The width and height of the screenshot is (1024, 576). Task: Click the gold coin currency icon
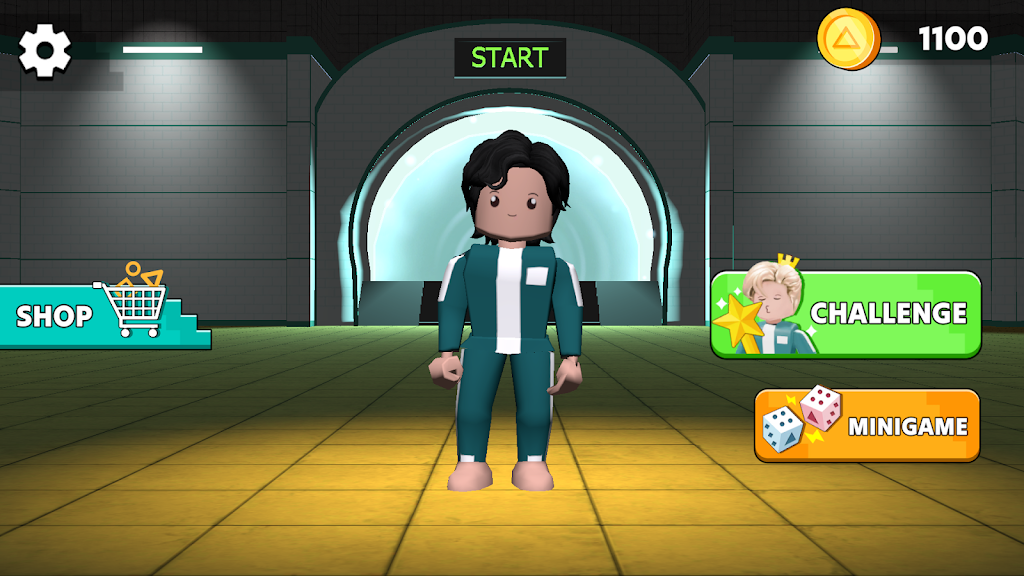pyautogui.click(x=848, y=39)
